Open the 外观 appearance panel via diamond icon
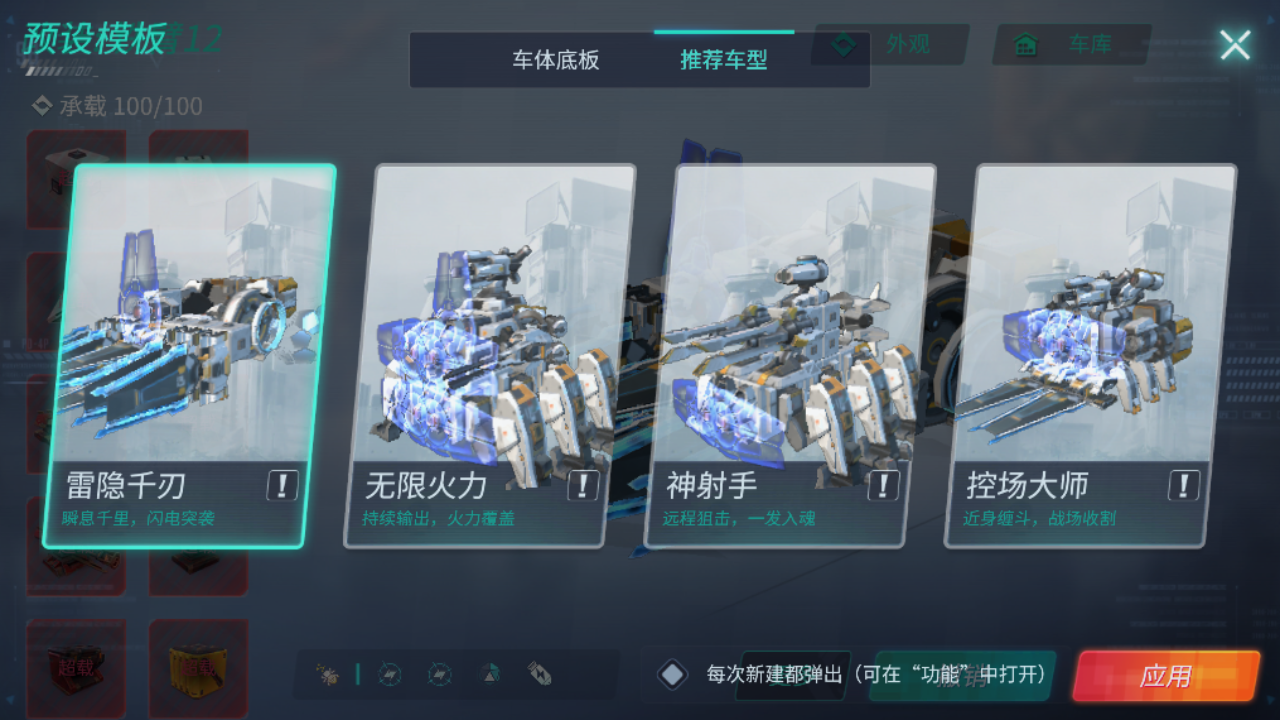The image size is (1280, 720). tap(845, 43)
